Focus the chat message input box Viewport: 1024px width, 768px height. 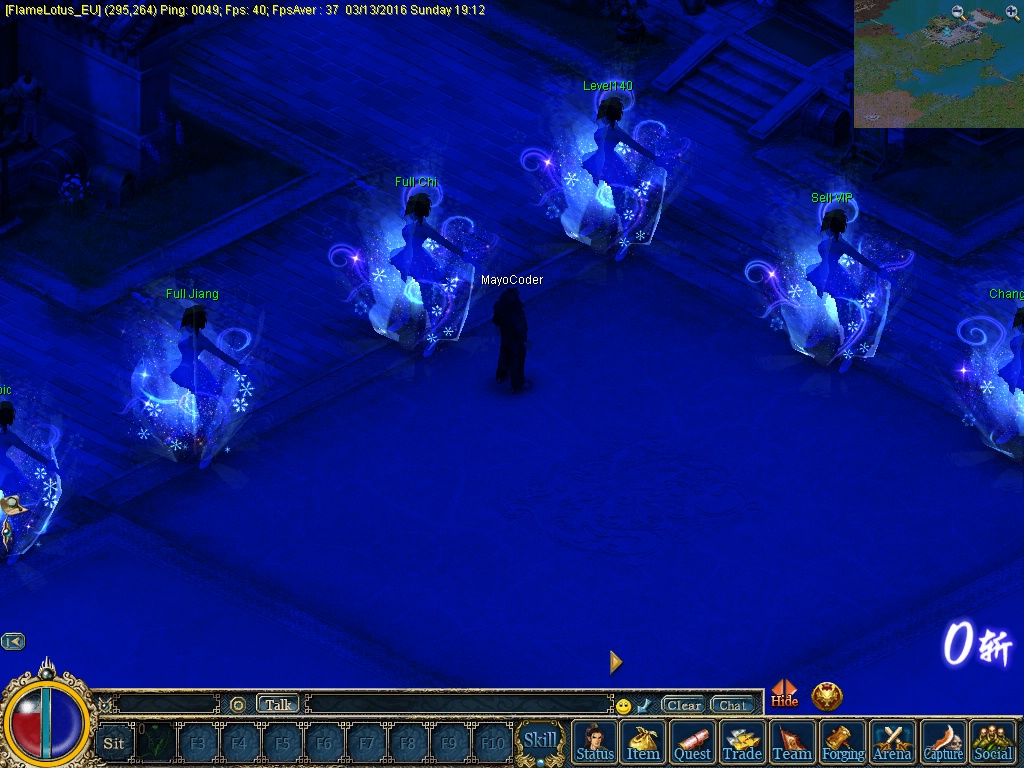458,704
